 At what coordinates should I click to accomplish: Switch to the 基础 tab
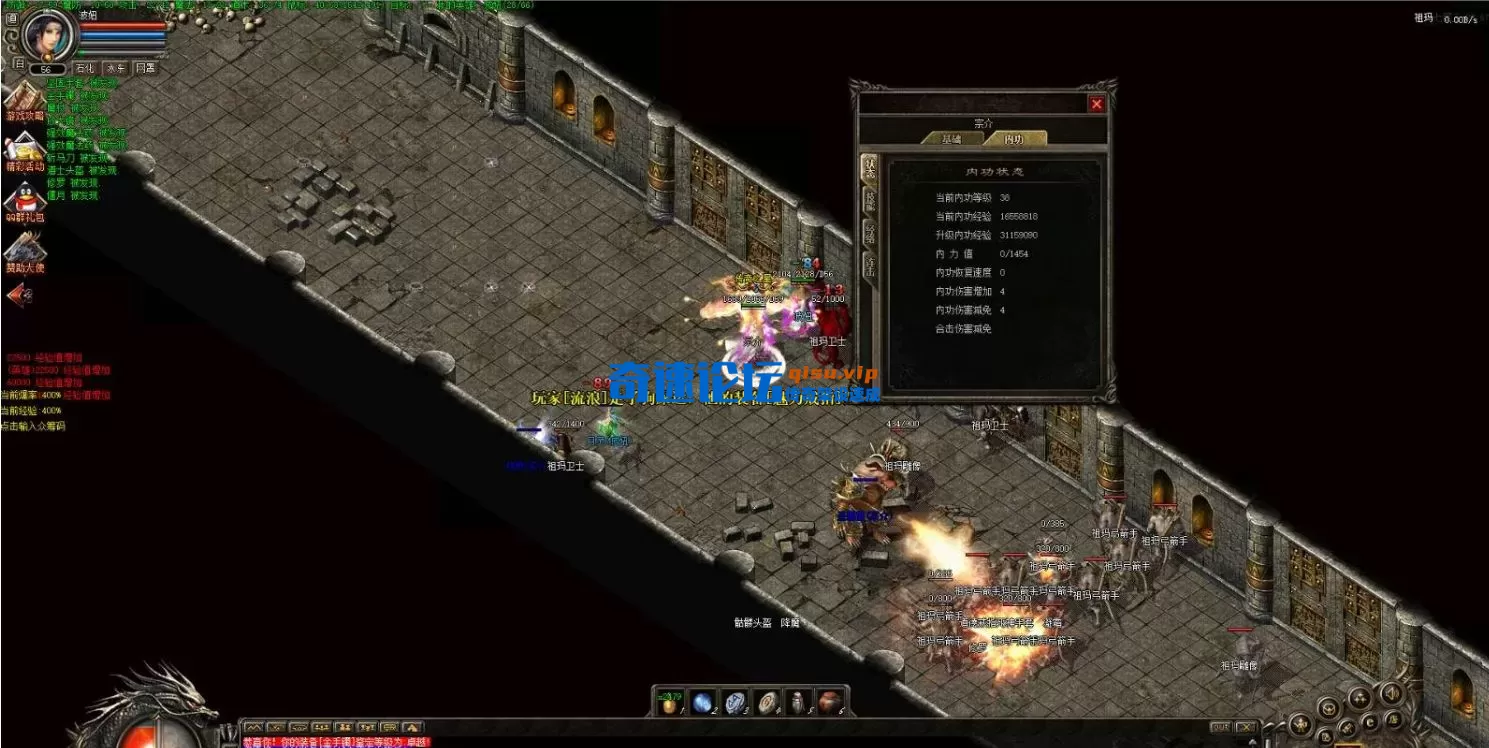click(953, 138)
